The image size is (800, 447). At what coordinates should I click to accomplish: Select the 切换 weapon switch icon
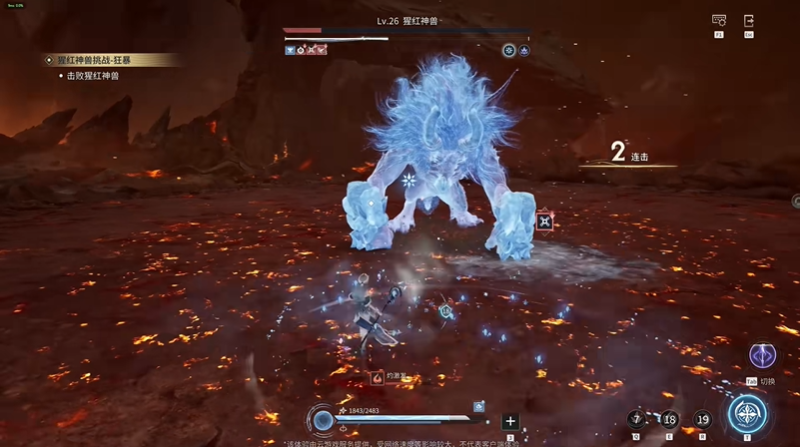point(761,357)
